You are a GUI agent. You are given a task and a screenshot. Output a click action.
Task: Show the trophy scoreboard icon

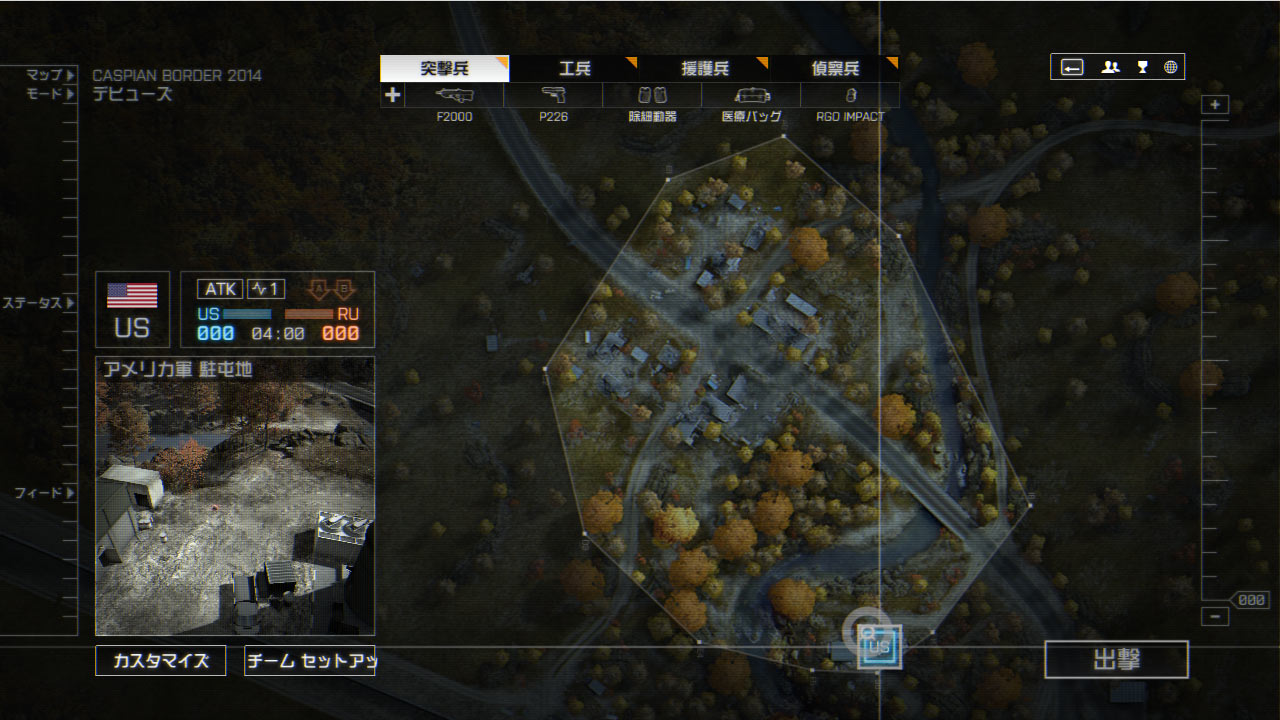(1142, 67)
